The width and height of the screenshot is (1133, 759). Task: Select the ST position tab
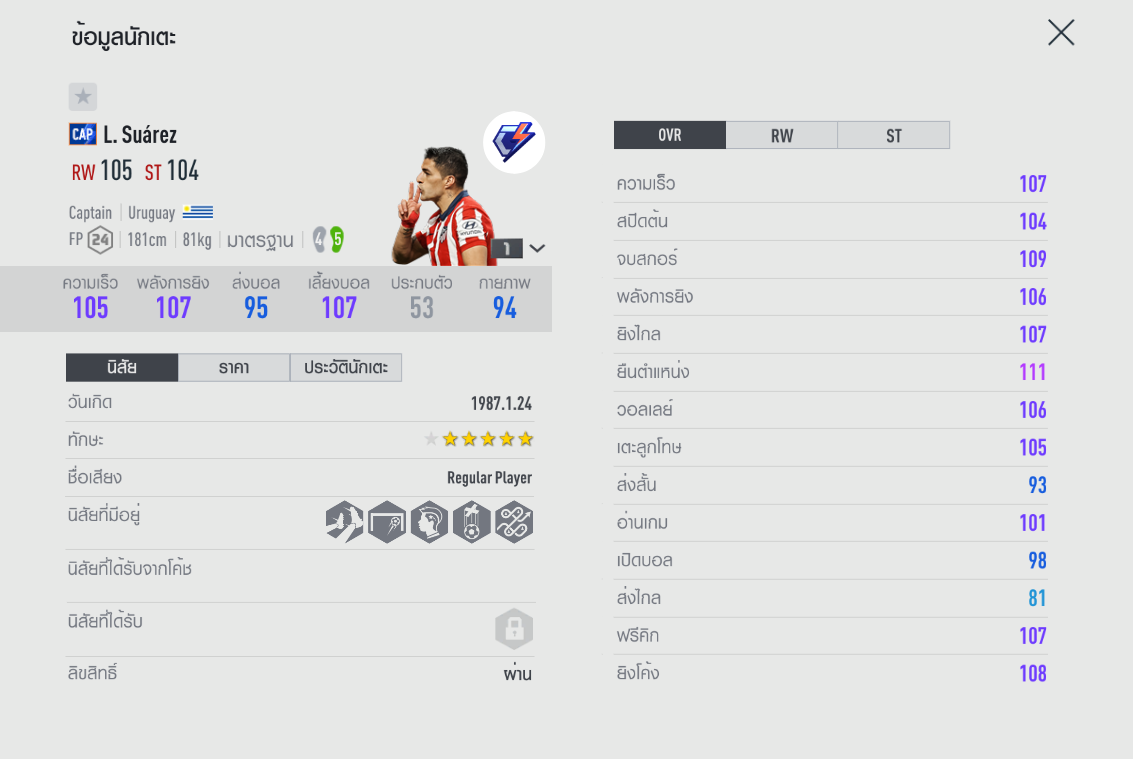[893, 135]
